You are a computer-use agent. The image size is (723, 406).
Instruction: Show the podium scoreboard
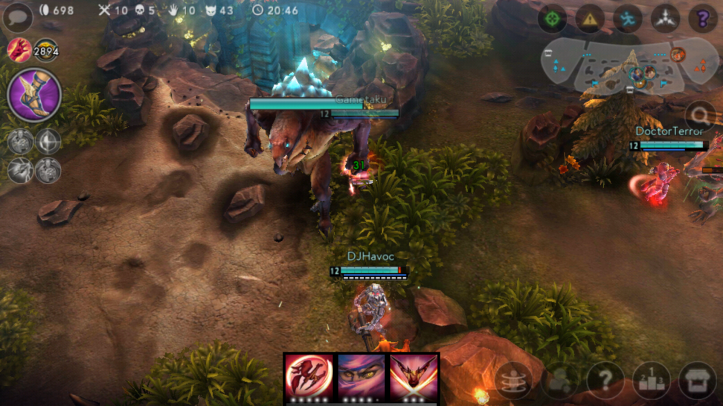(x=651, y=380)
